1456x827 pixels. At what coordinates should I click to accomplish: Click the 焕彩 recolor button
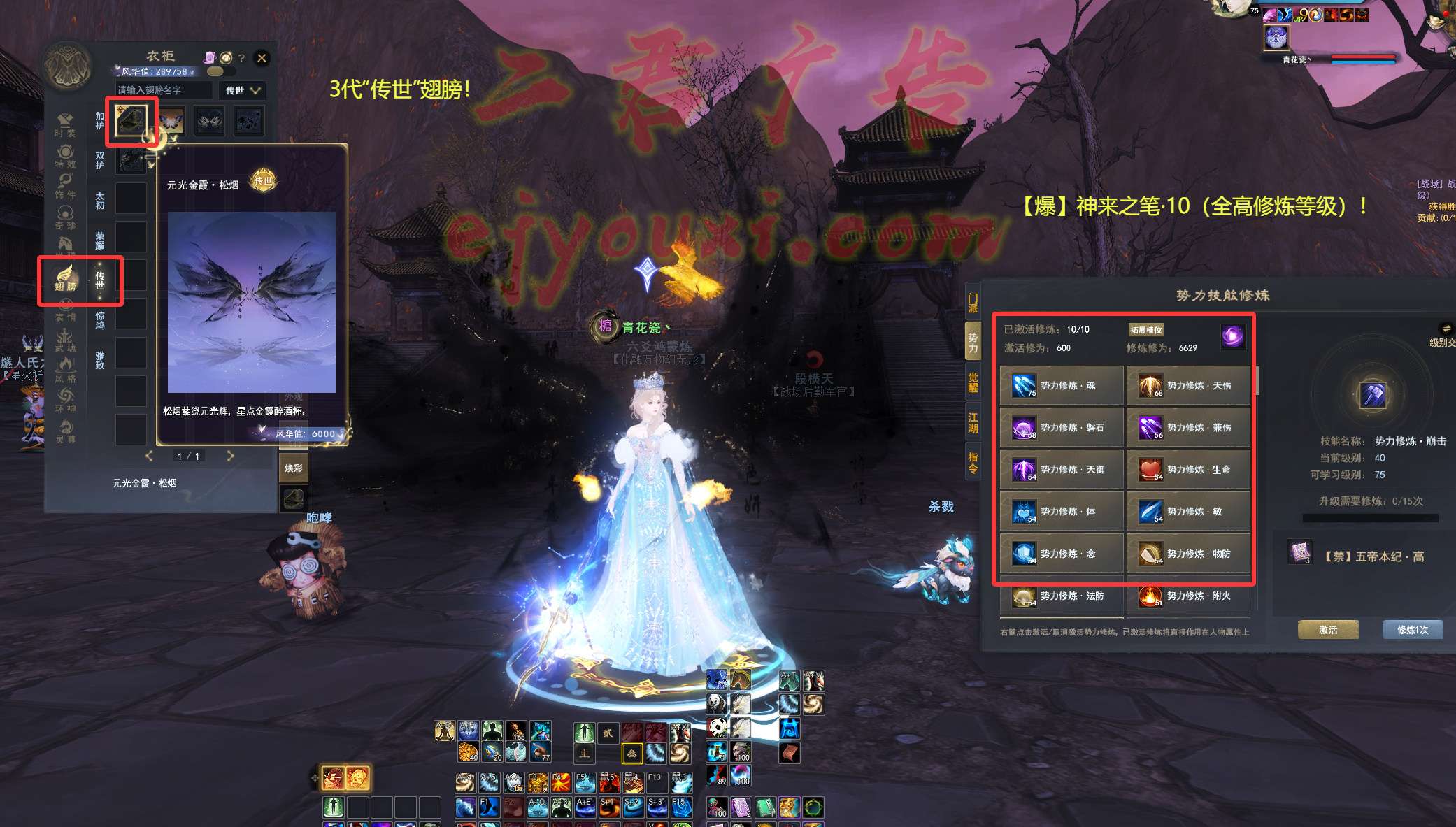pos(294,468)
